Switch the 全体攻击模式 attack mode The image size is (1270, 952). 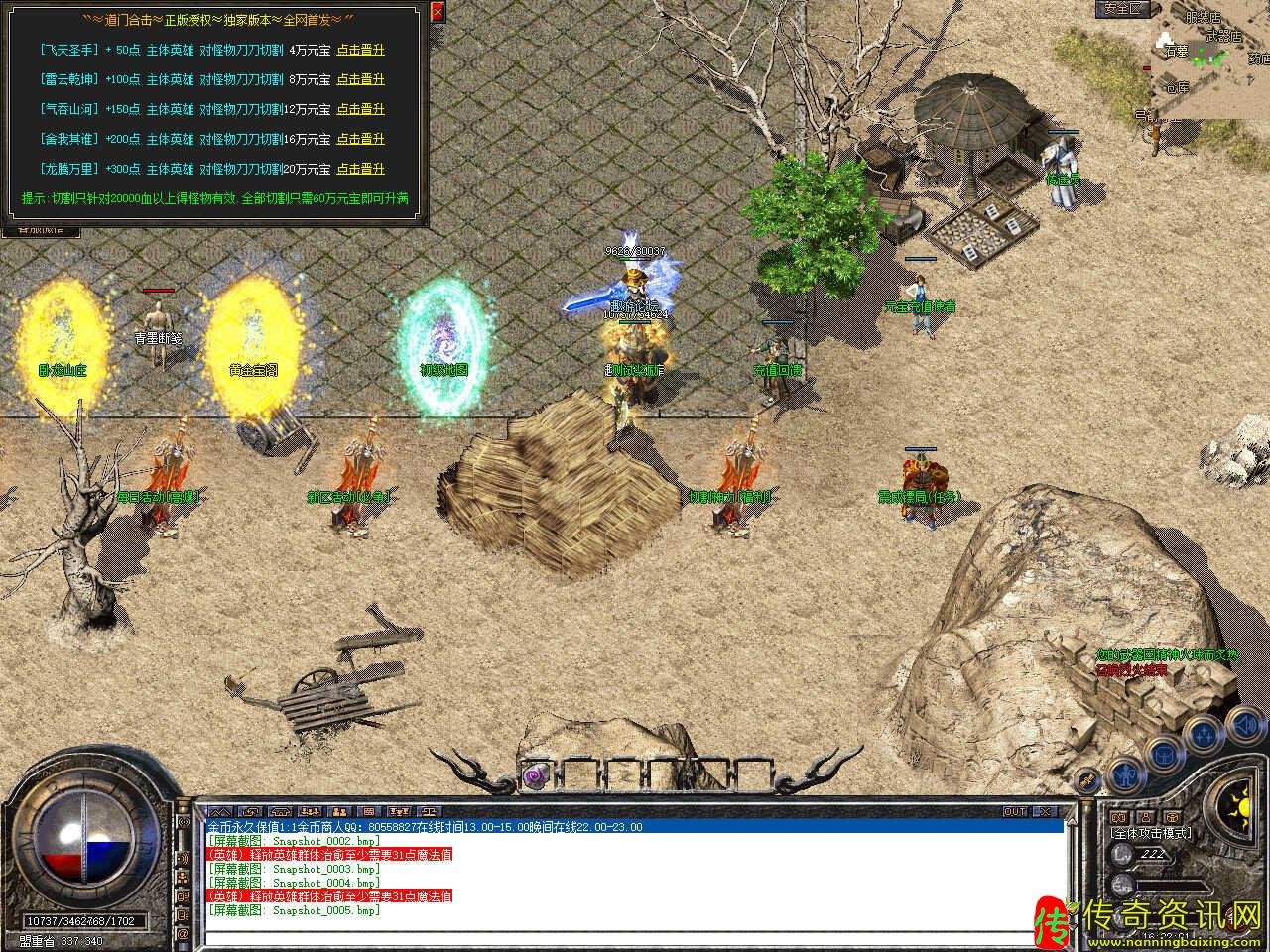point(1151,833)
